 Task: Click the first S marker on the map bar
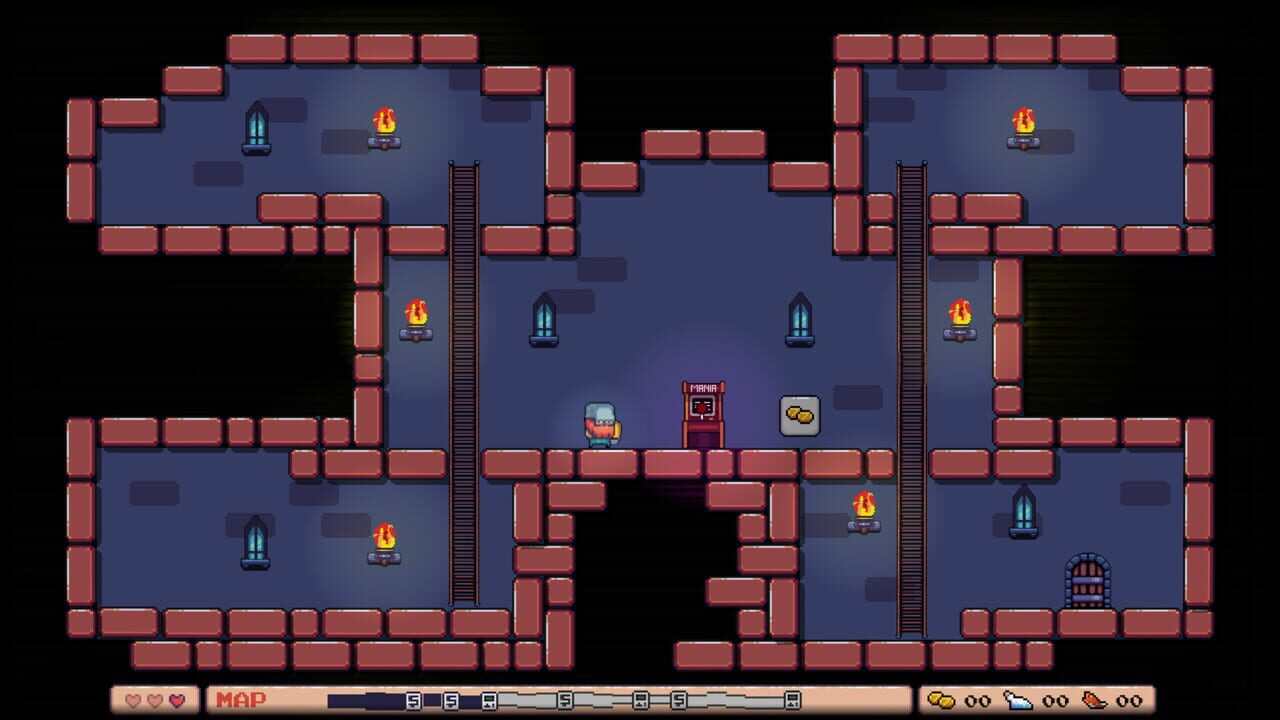[x=413, y=701]
